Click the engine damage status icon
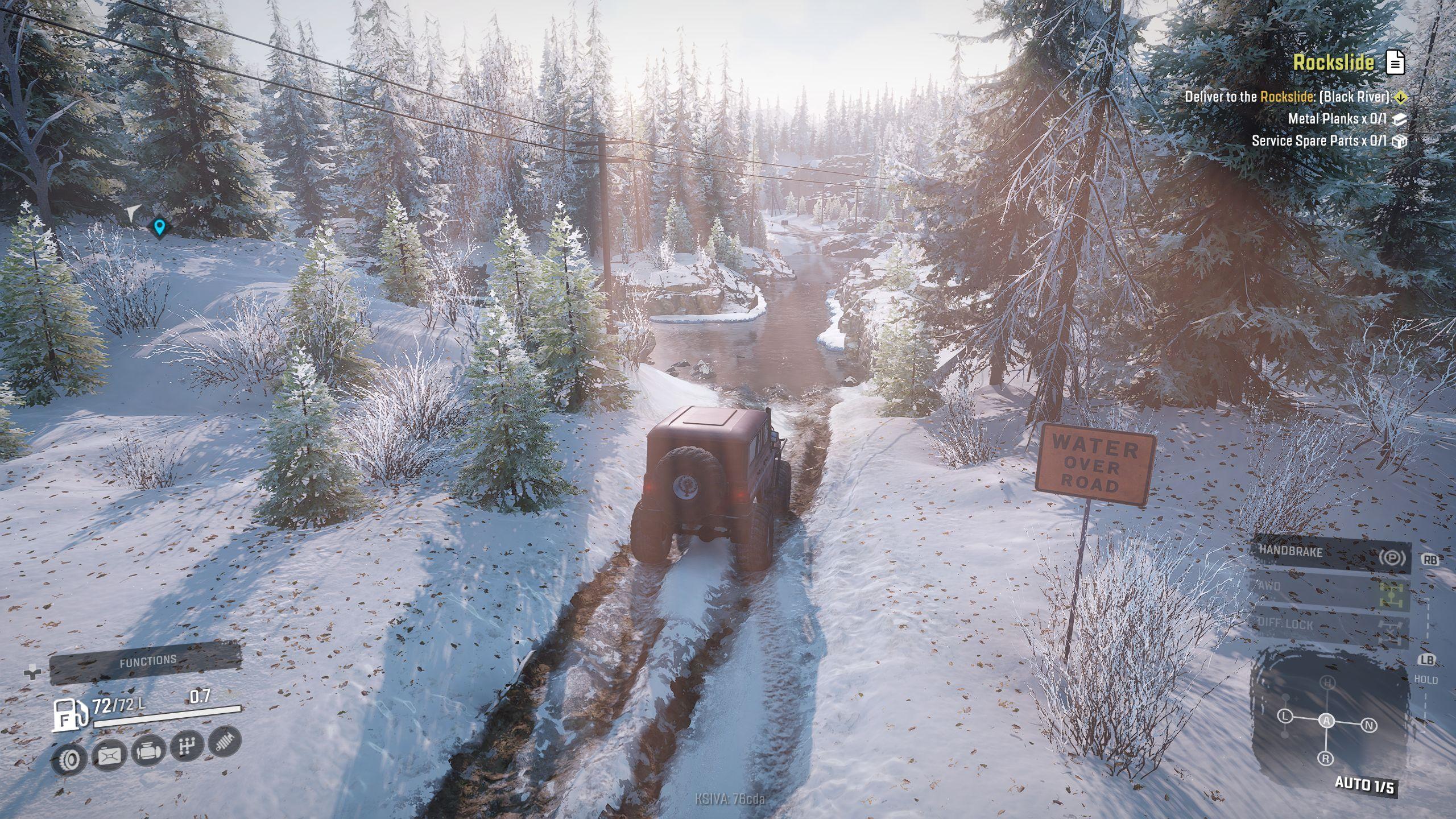Screen dimensions: 1456x819 click(148, 751)
